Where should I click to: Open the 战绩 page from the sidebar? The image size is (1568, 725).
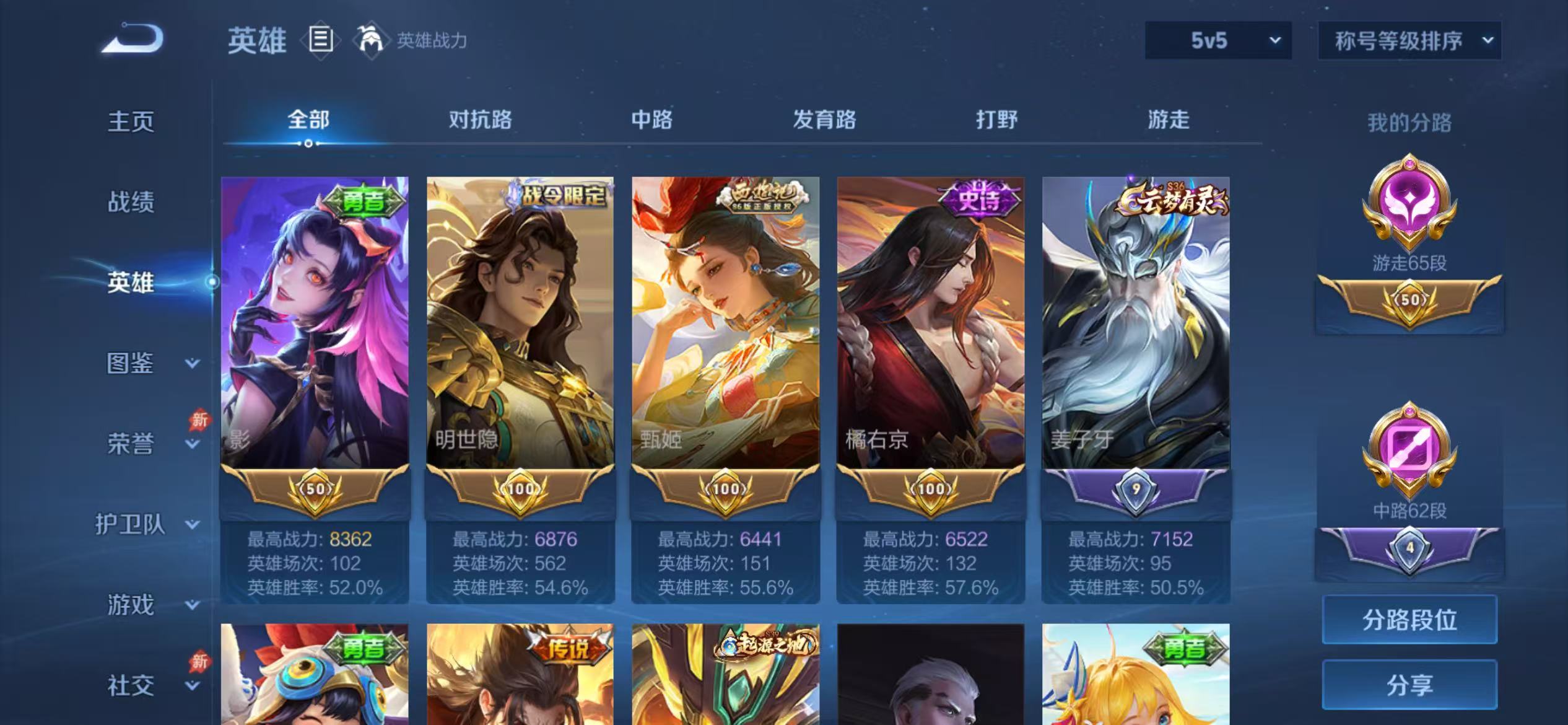[132, 203]
